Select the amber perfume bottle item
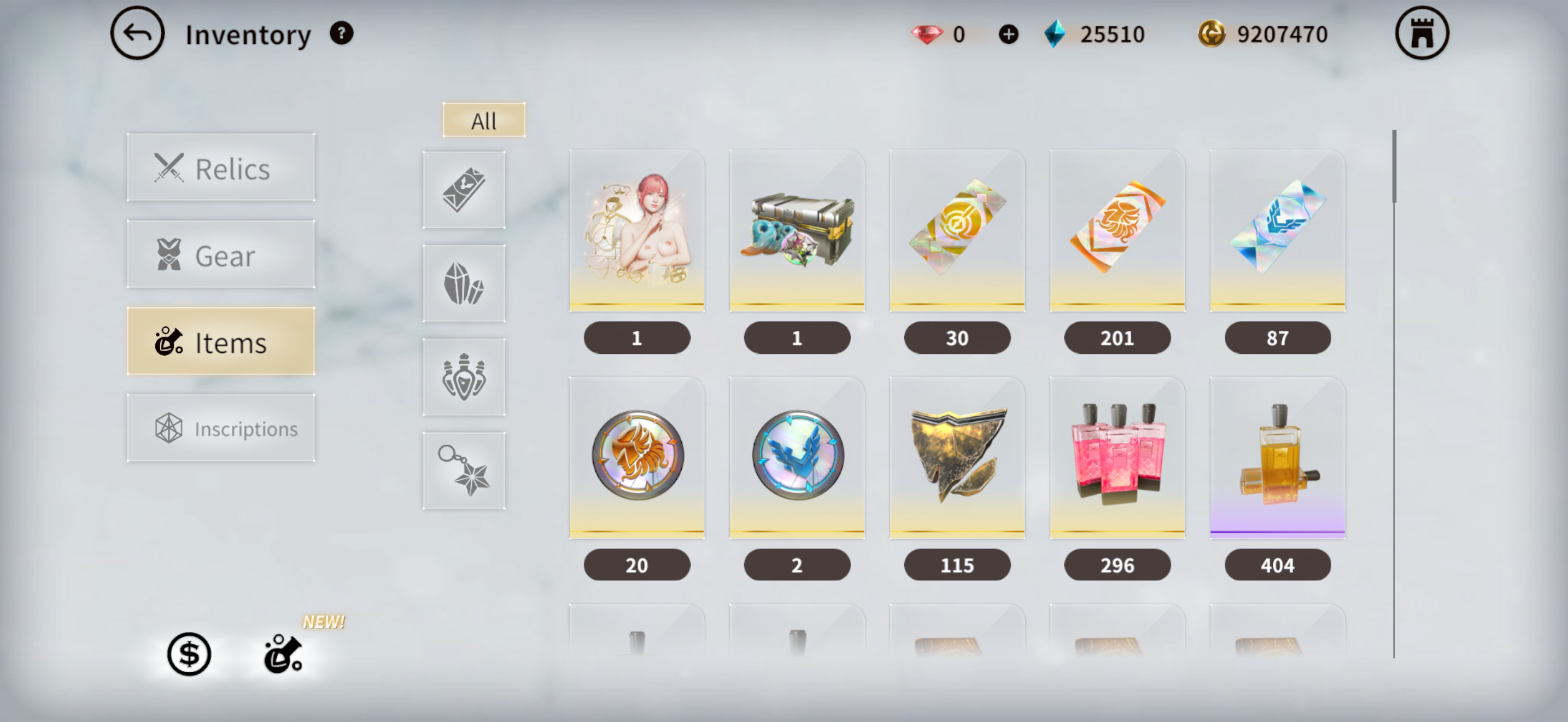The image size is (1568, 722). click(1277, 458)
